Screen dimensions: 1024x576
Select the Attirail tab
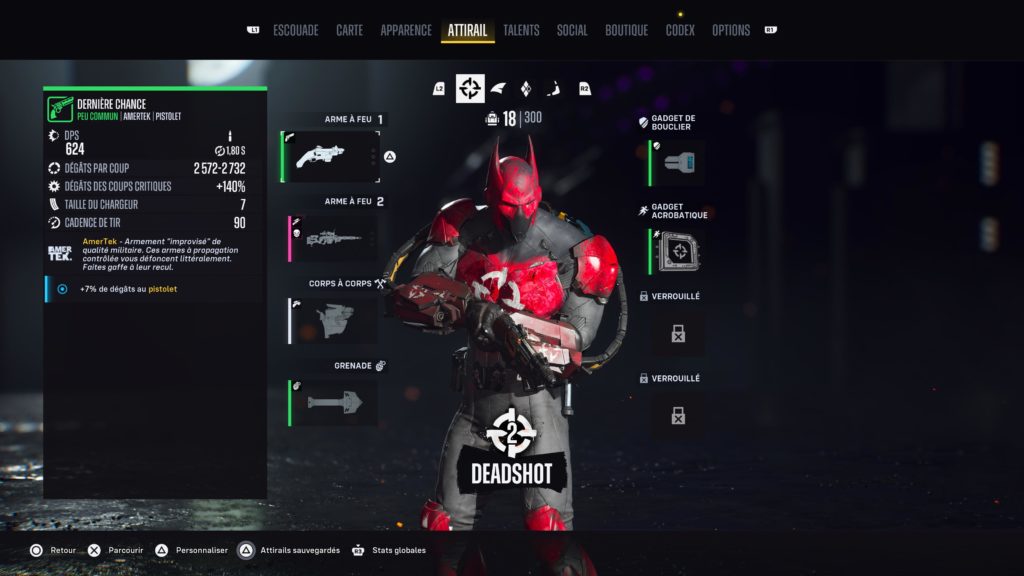(x=467, y=31)
